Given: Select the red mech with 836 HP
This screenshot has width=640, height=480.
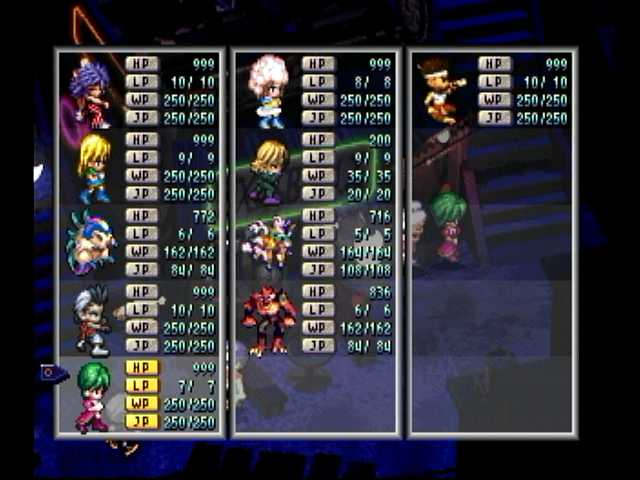Looking at the screenshot, I should point(268,320).
